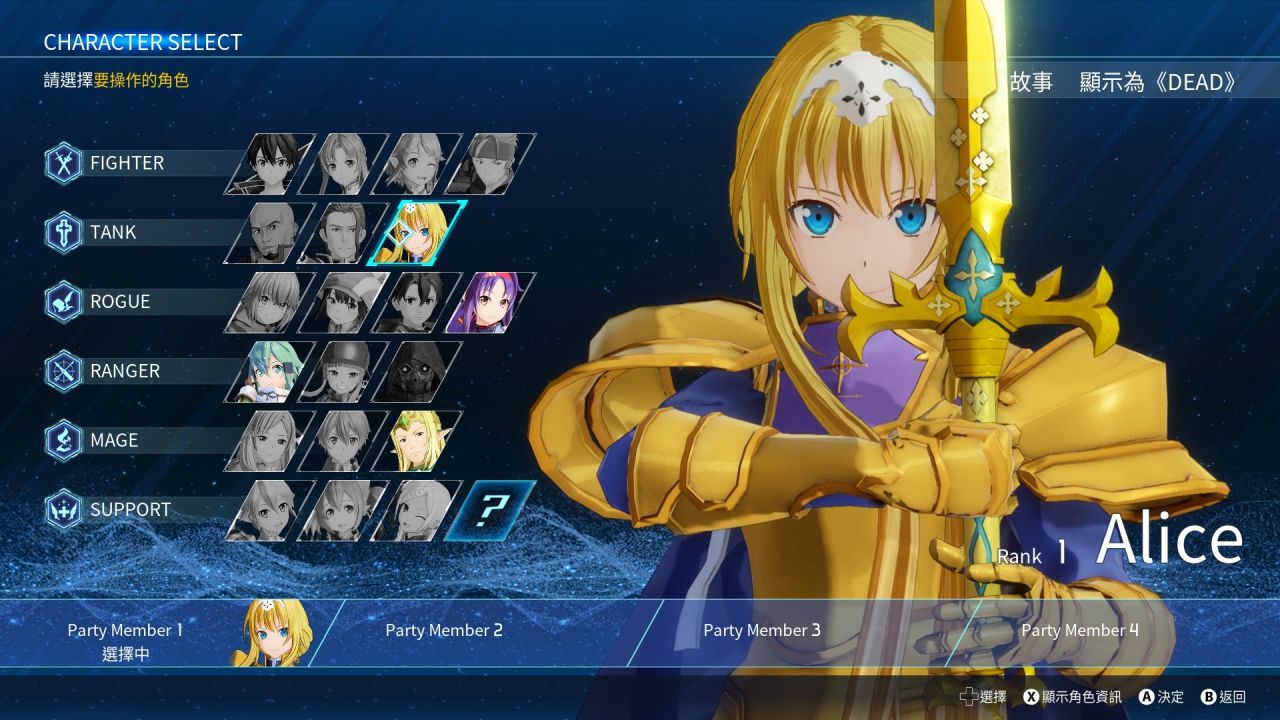This screenshot has height=720, width=1280.
Task: Select the Party Member 4 slot
Action: [x=1080, y=631]
